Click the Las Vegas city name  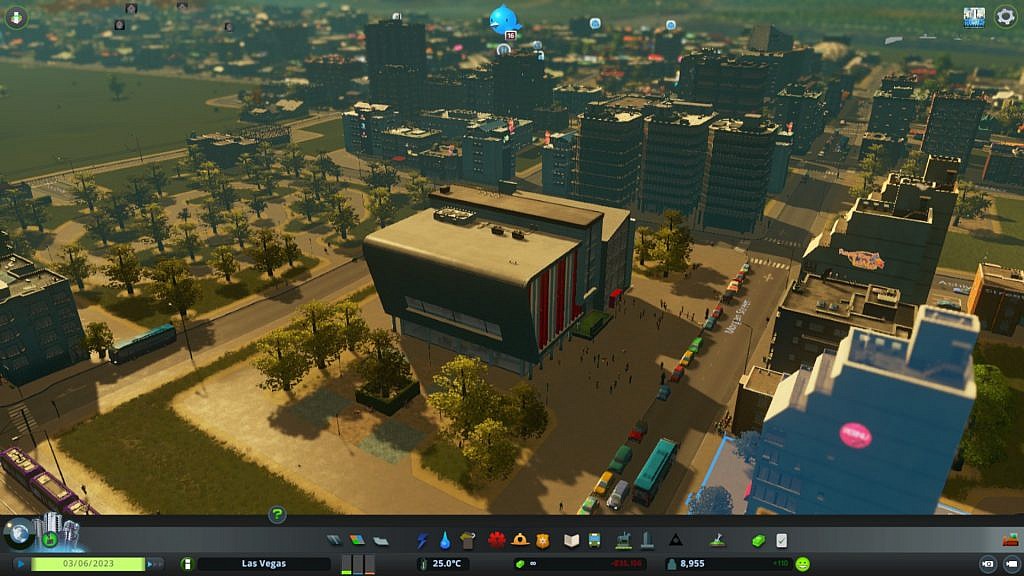click(x=263, y=564)
